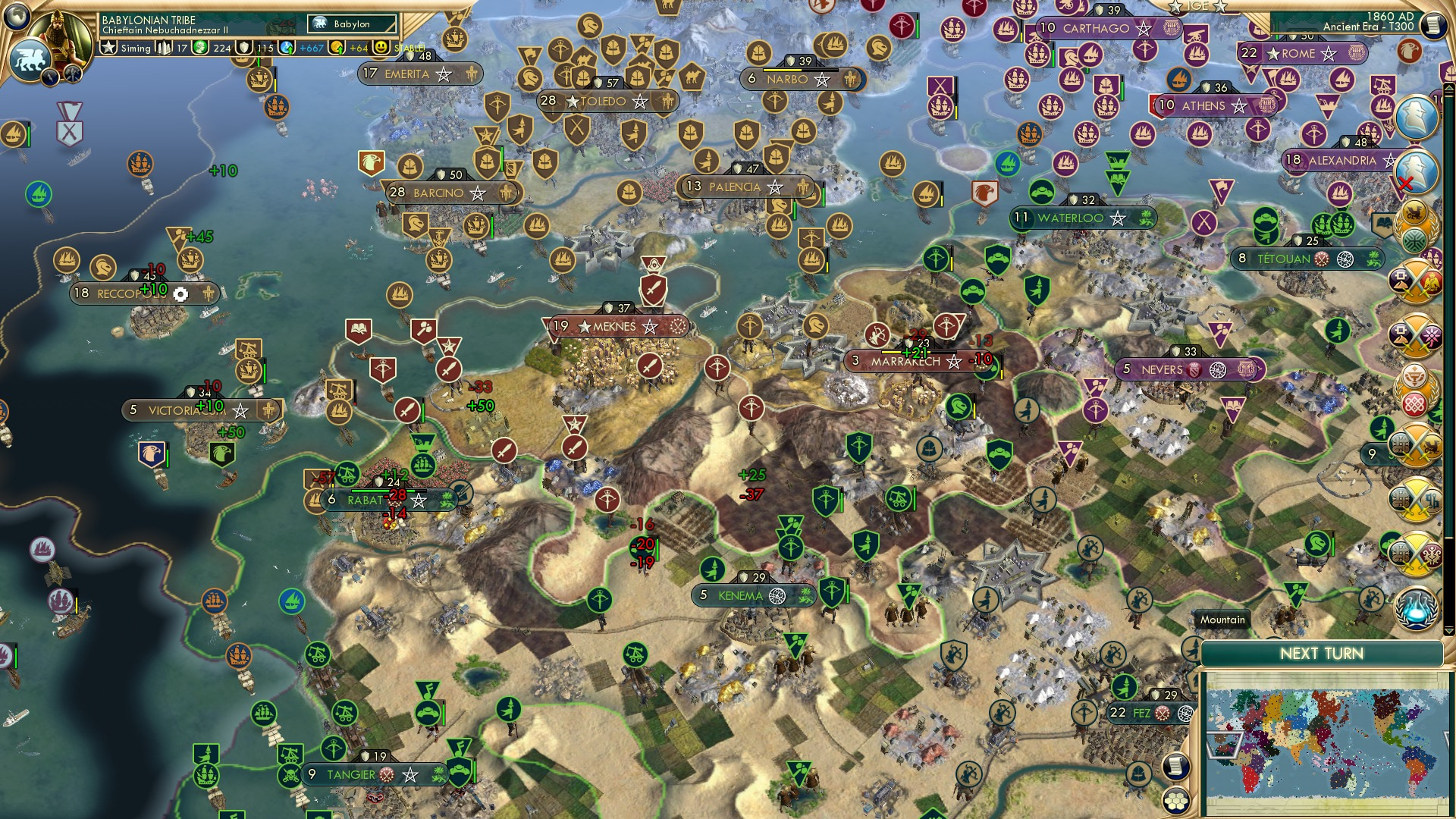Click the science icon showing +667
The height and width of the screenshot is (819, 1456).
pyautogui.click(x=287, y=46)
